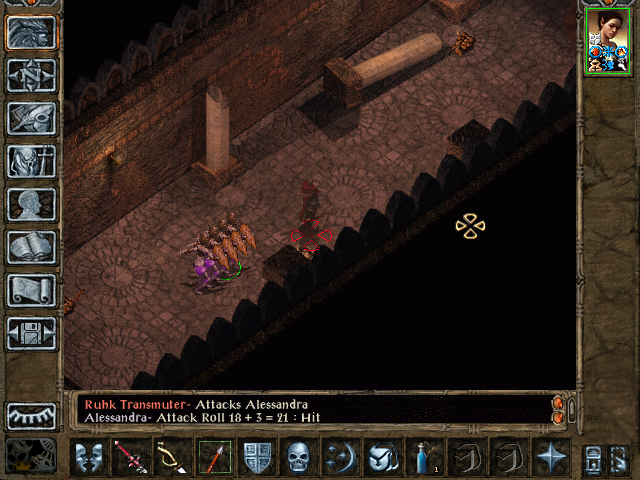Open the area map from the compass button

32,75
